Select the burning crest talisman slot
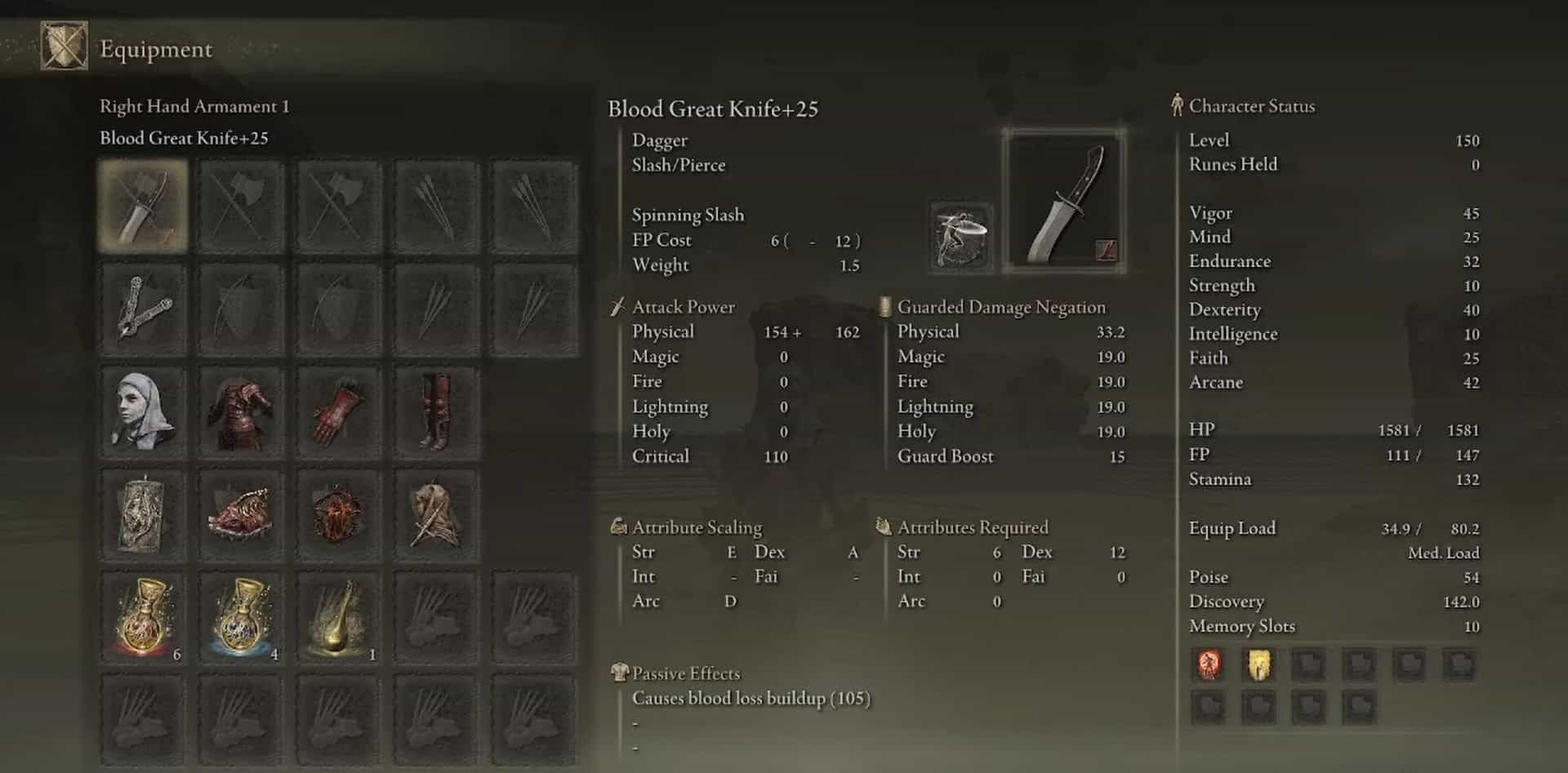This screenshot has height=773, width=1568. [x=339, y=514]
